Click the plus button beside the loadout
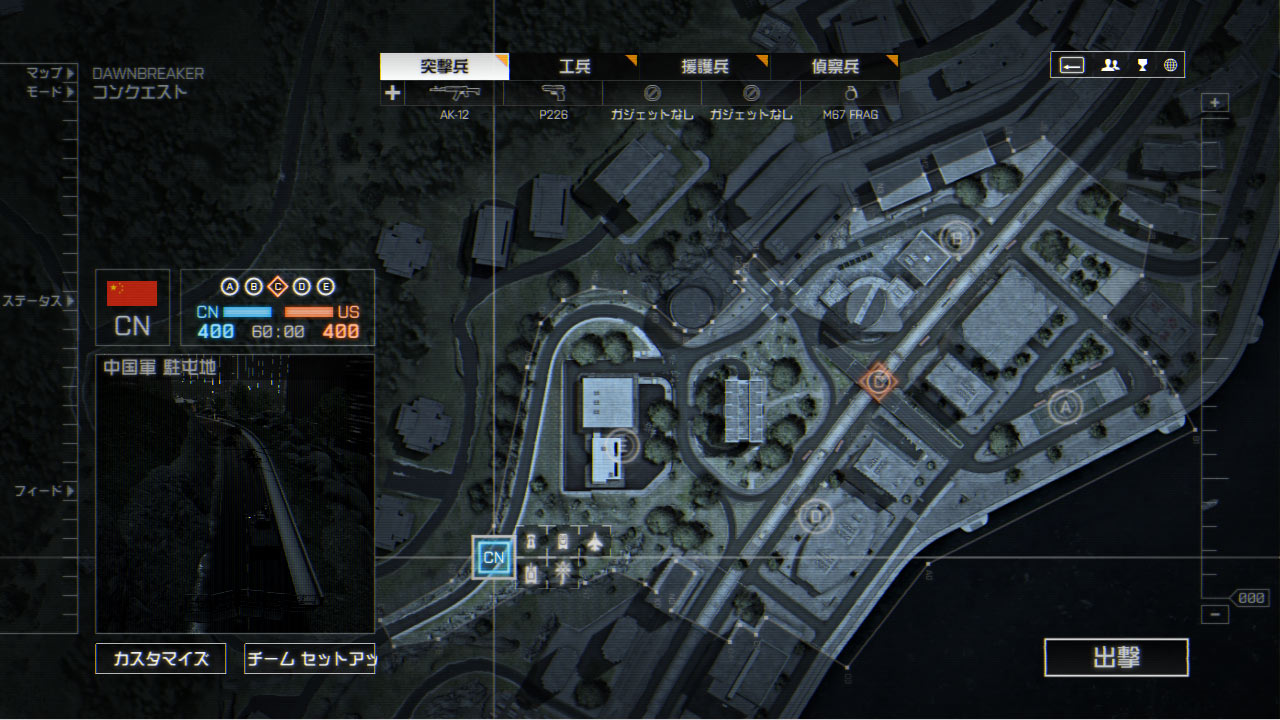 coord(392,94)
